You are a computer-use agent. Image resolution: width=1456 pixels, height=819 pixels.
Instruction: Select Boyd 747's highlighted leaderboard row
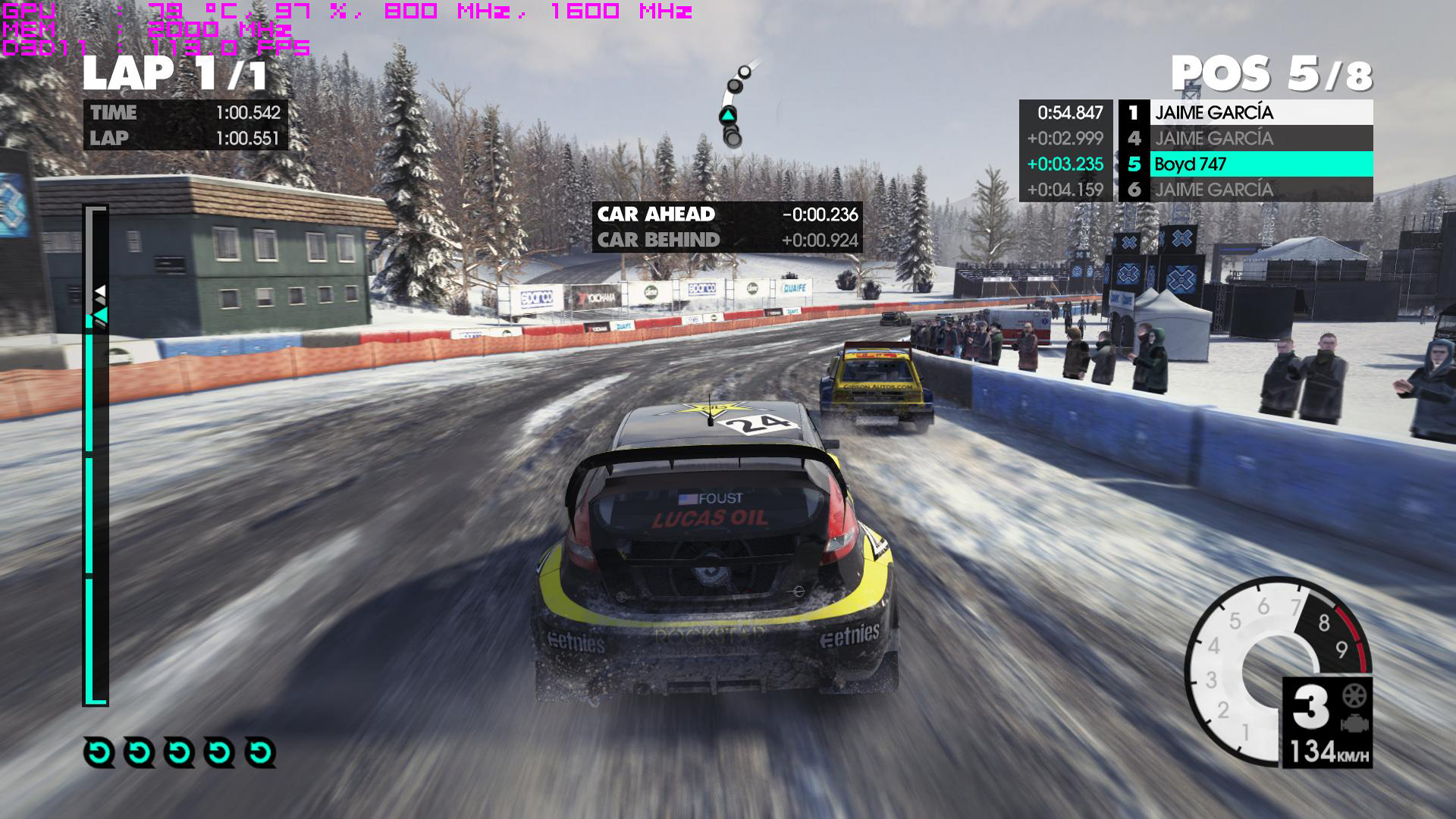(x=1260, y=164)
